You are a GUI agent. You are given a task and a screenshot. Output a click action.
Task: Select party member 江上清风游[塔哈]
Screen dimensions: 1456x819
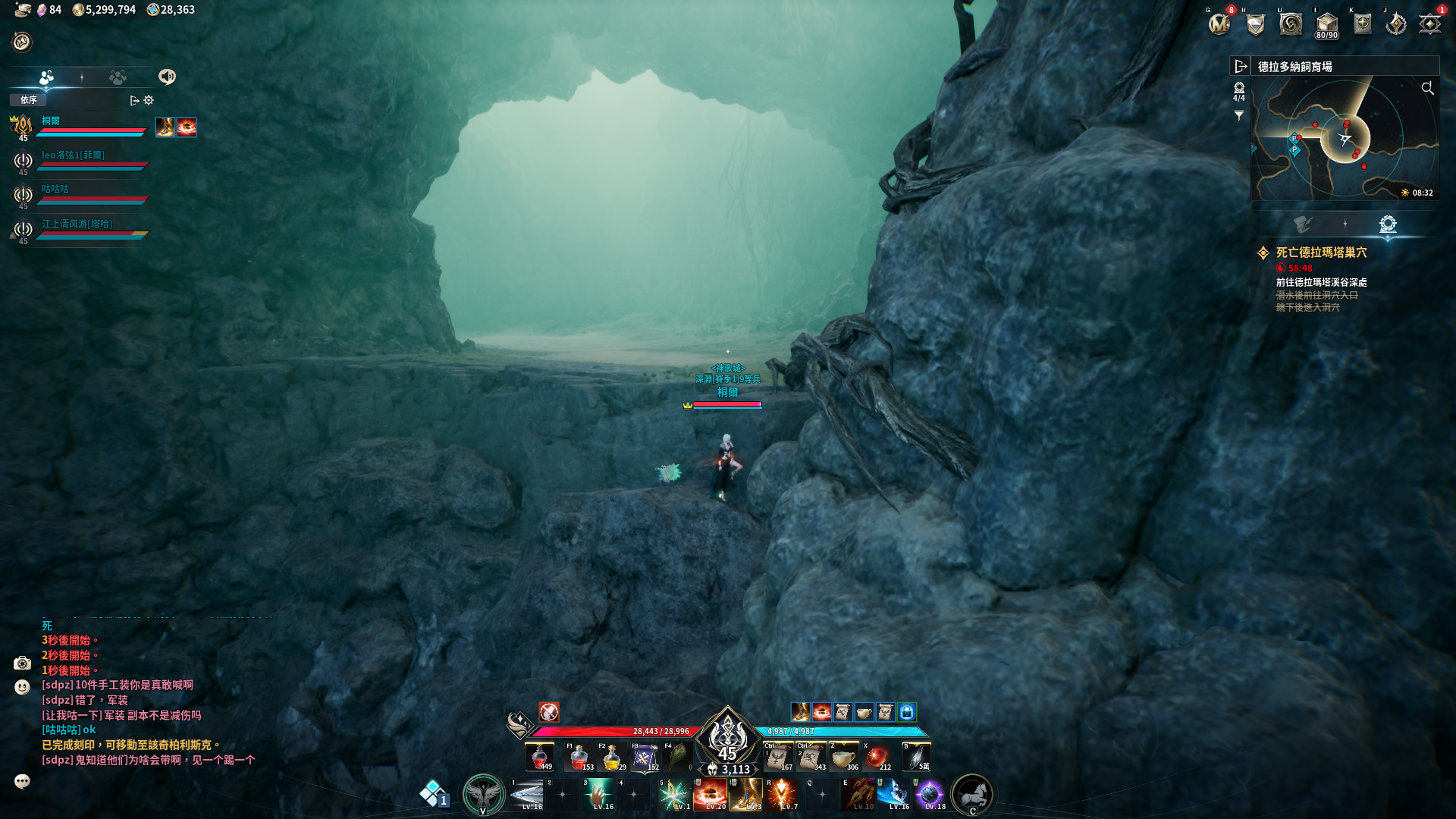click(x=77, y=224)
